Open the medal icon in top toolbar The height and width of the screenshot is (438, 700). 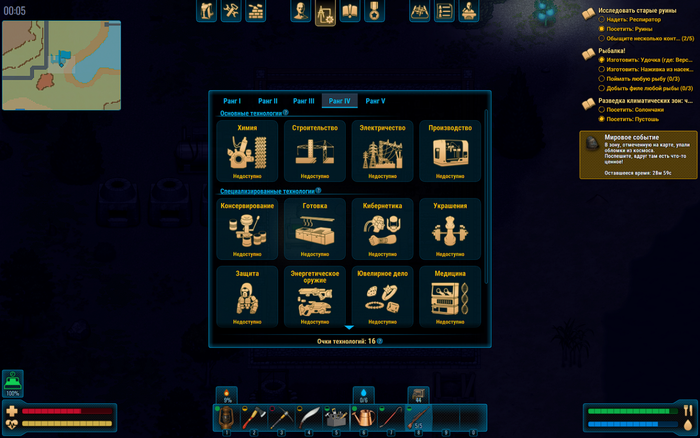tap(374, 12)
